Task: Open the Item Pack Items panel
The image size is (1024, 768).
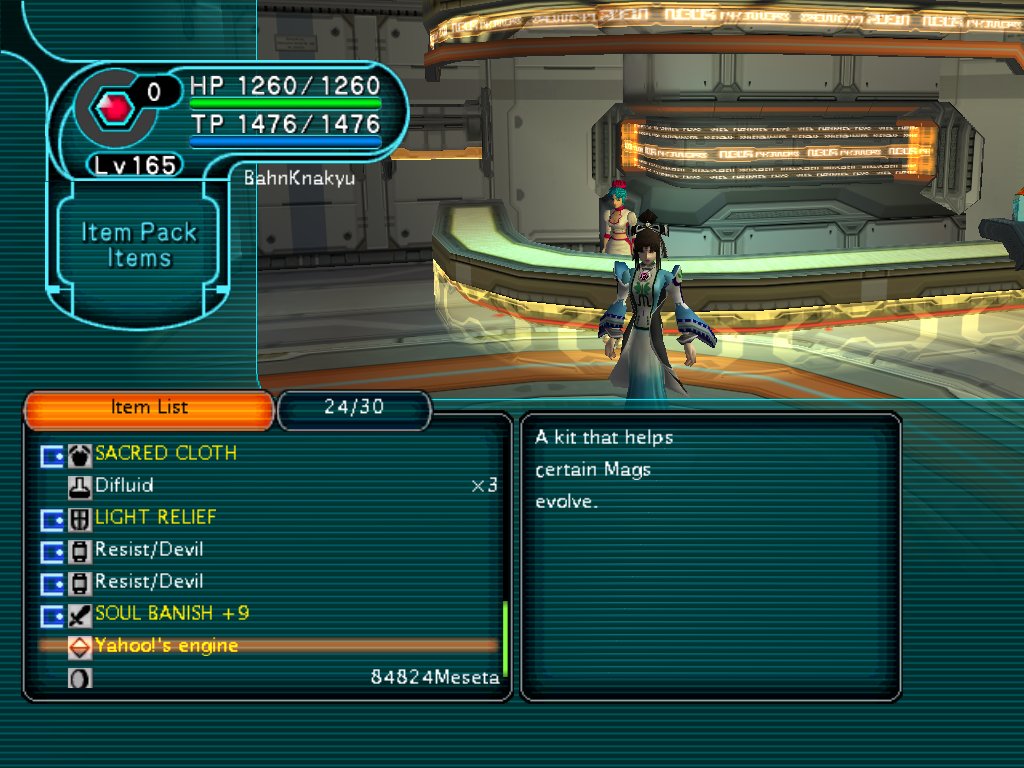Action: (139, 245)
